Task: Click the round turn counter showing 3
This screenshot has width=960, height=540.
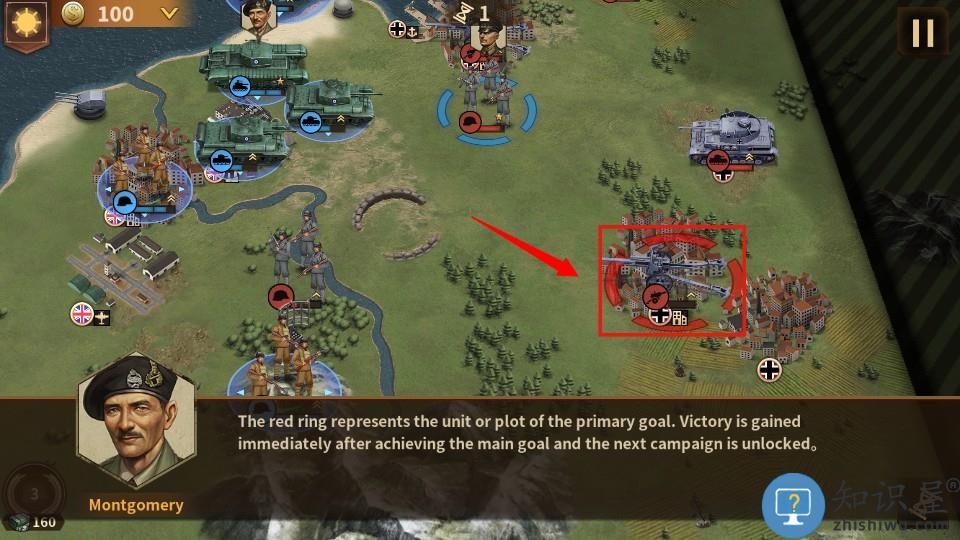Action: pos(33,493)
